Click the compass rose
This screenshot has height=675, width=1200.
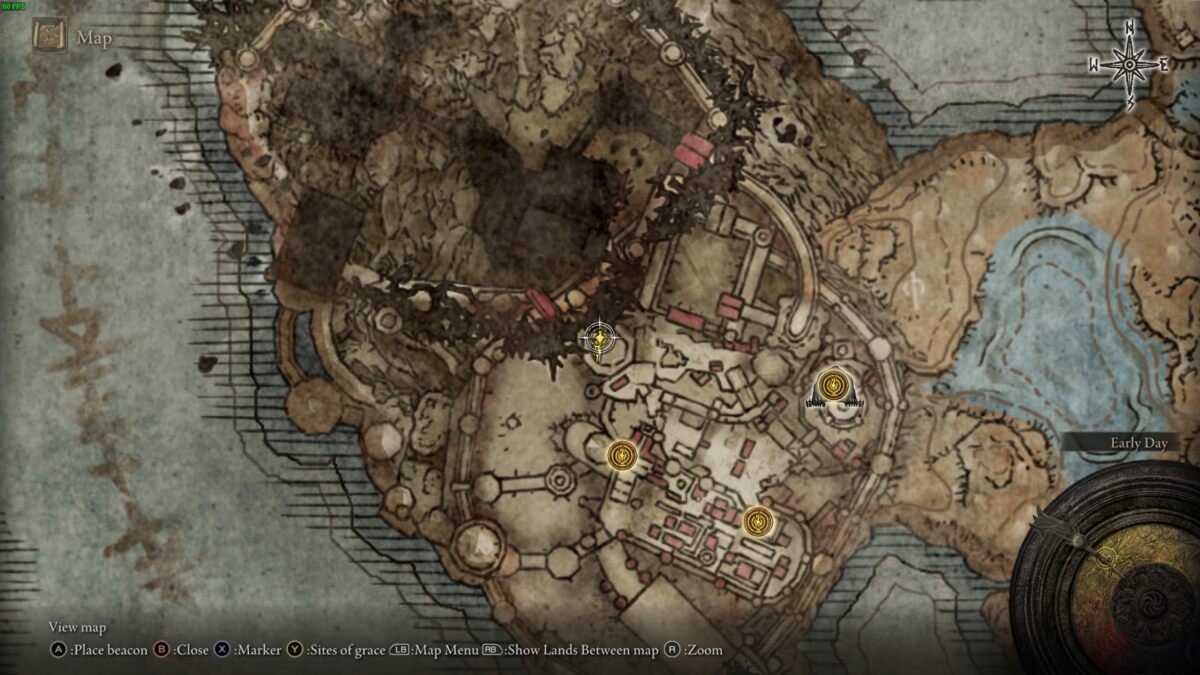point(1129,65)
